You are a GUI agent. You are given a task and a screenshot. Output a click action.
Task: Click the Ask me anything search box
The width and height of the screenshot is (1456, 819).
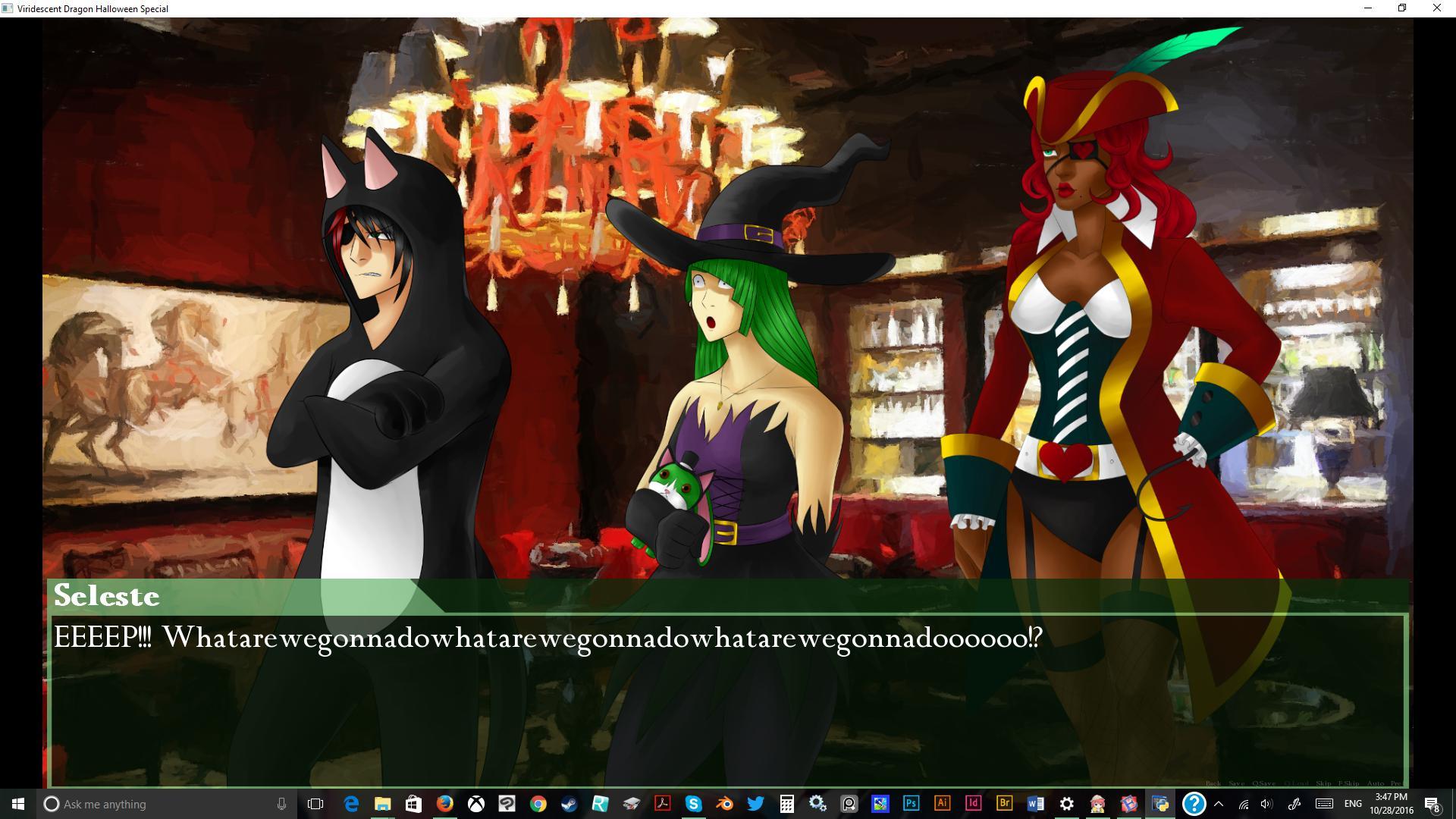point(114,804)
